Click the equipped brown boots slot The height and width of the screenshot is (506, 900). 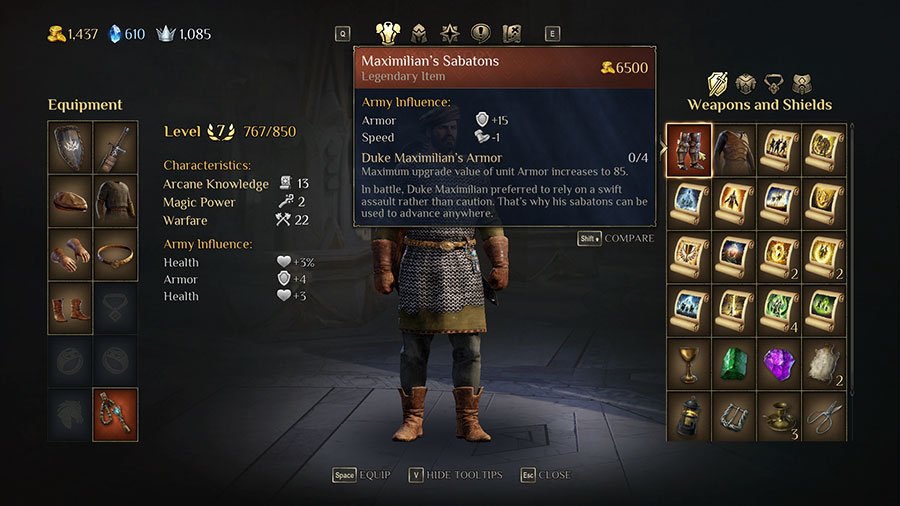[x=70, y=307]
